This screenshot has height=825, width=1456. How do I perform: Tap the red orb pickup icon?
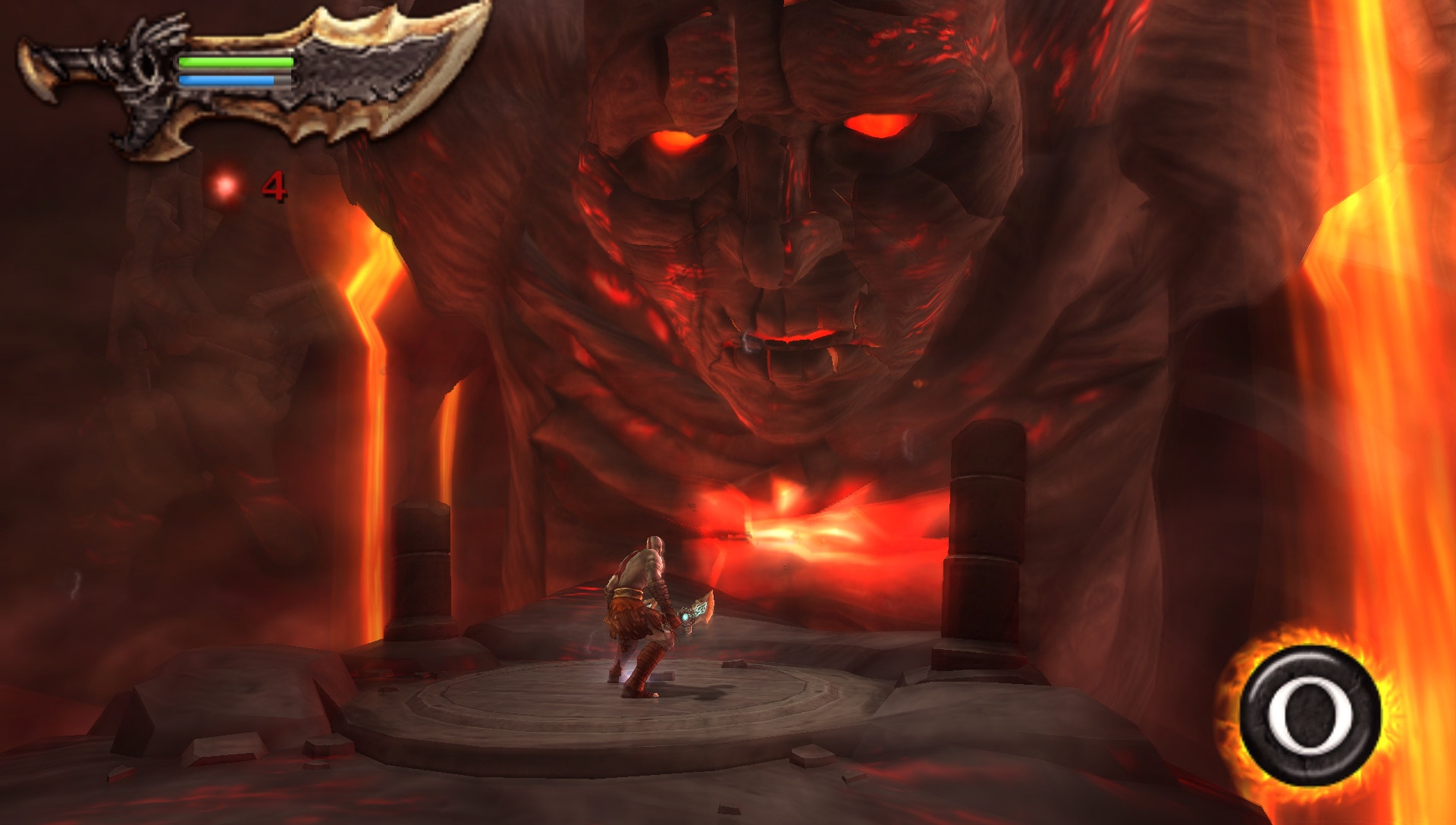224,186
